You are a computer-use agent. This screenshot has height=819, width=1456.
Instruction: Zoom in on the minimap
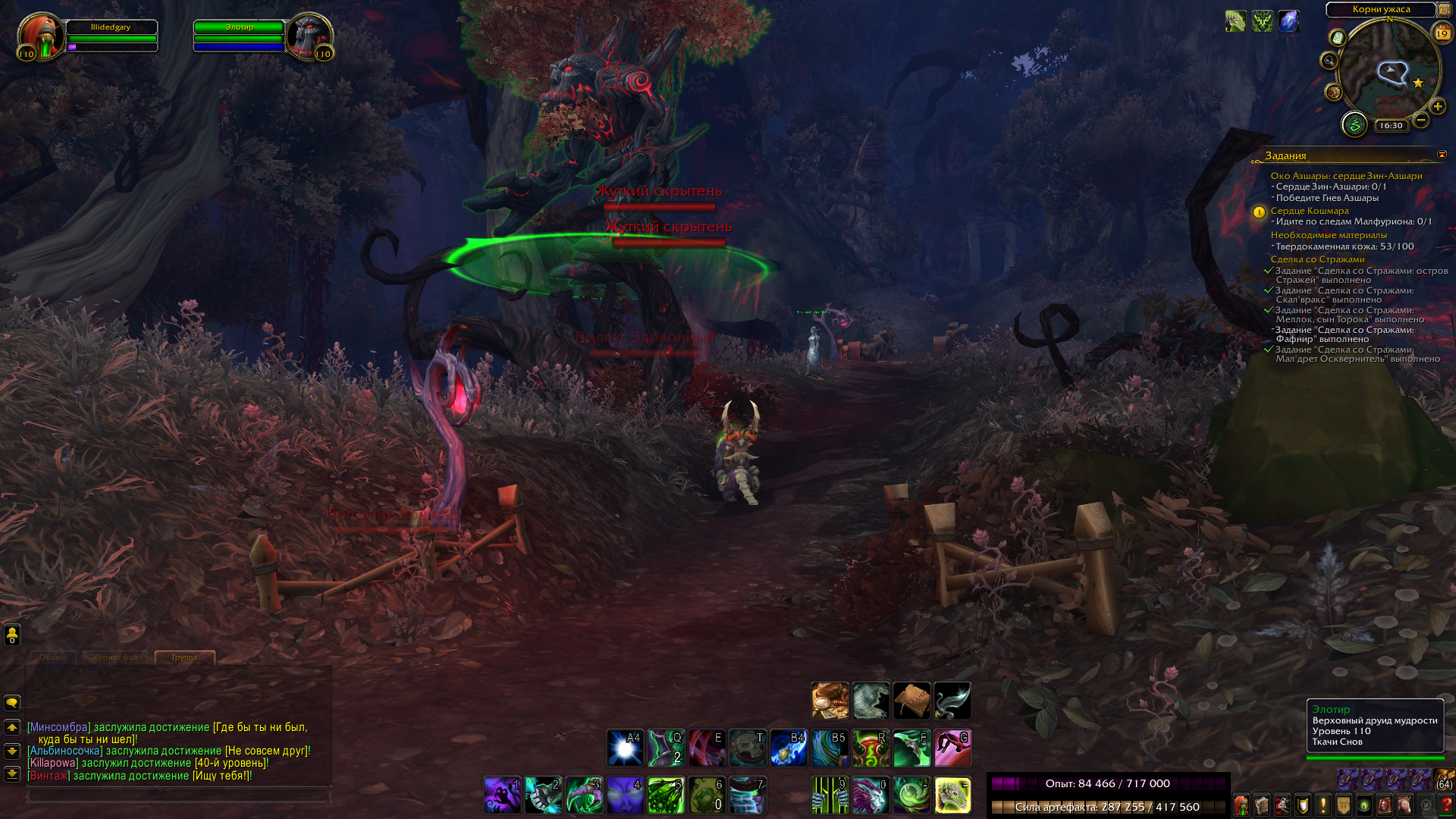[x=1437, y=106]
